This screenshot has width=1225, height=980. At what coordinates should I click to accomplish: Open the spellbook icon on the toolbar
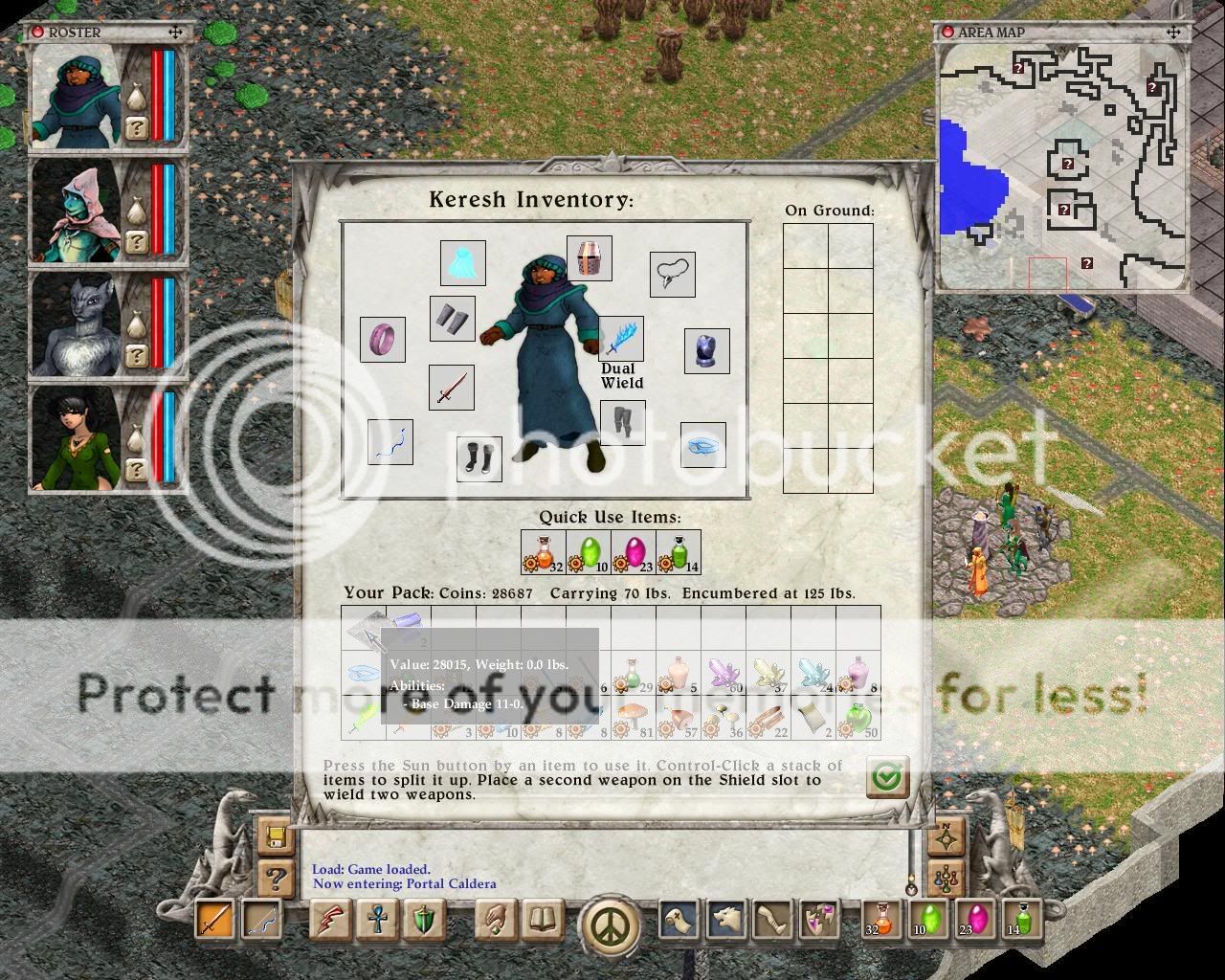click(x=544, y=921)
